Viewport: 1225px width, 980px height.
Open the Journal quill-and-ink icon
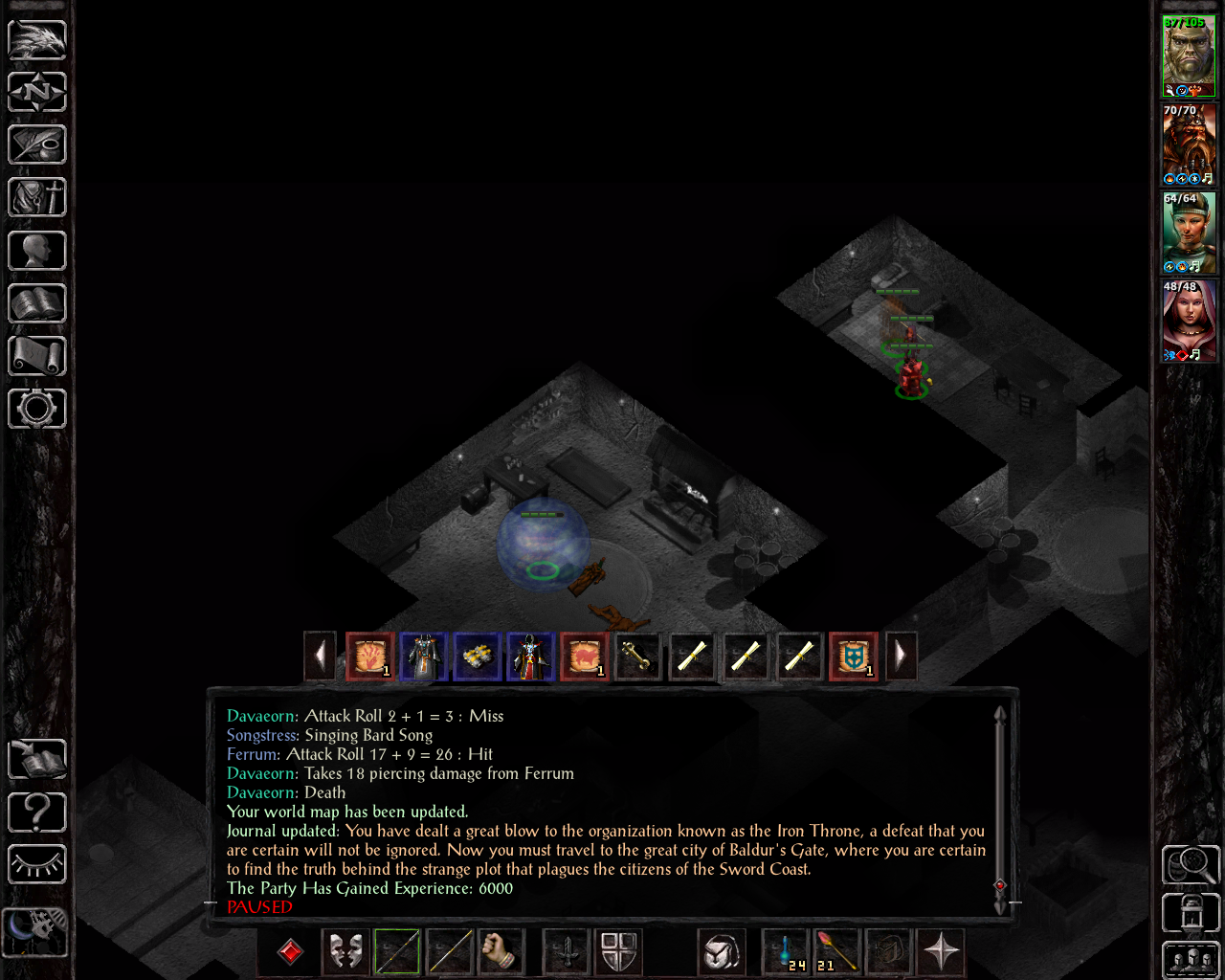tap(36, 145)
